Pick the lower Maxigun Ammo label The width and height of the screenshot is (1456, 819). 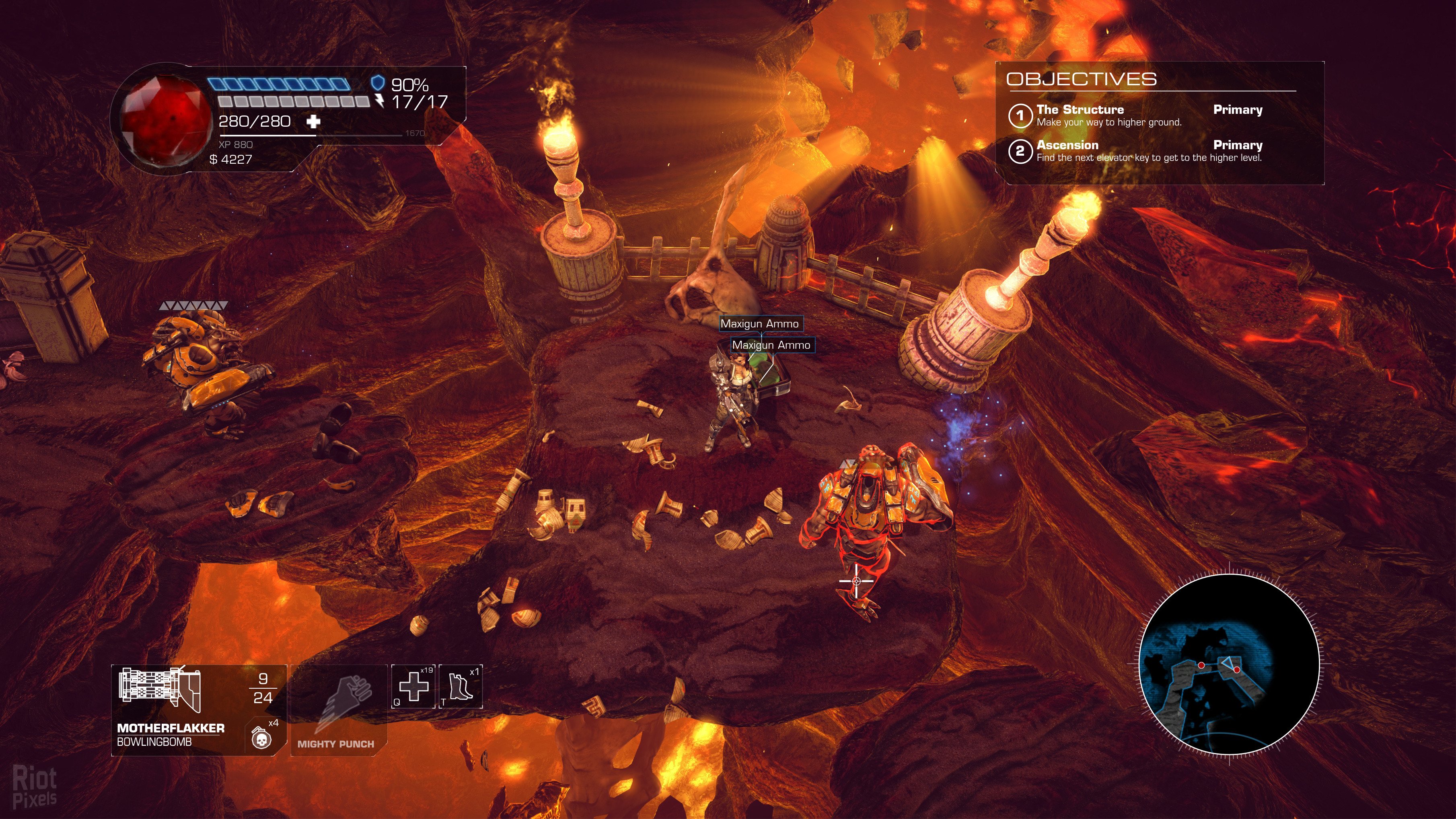click(771, 346)
